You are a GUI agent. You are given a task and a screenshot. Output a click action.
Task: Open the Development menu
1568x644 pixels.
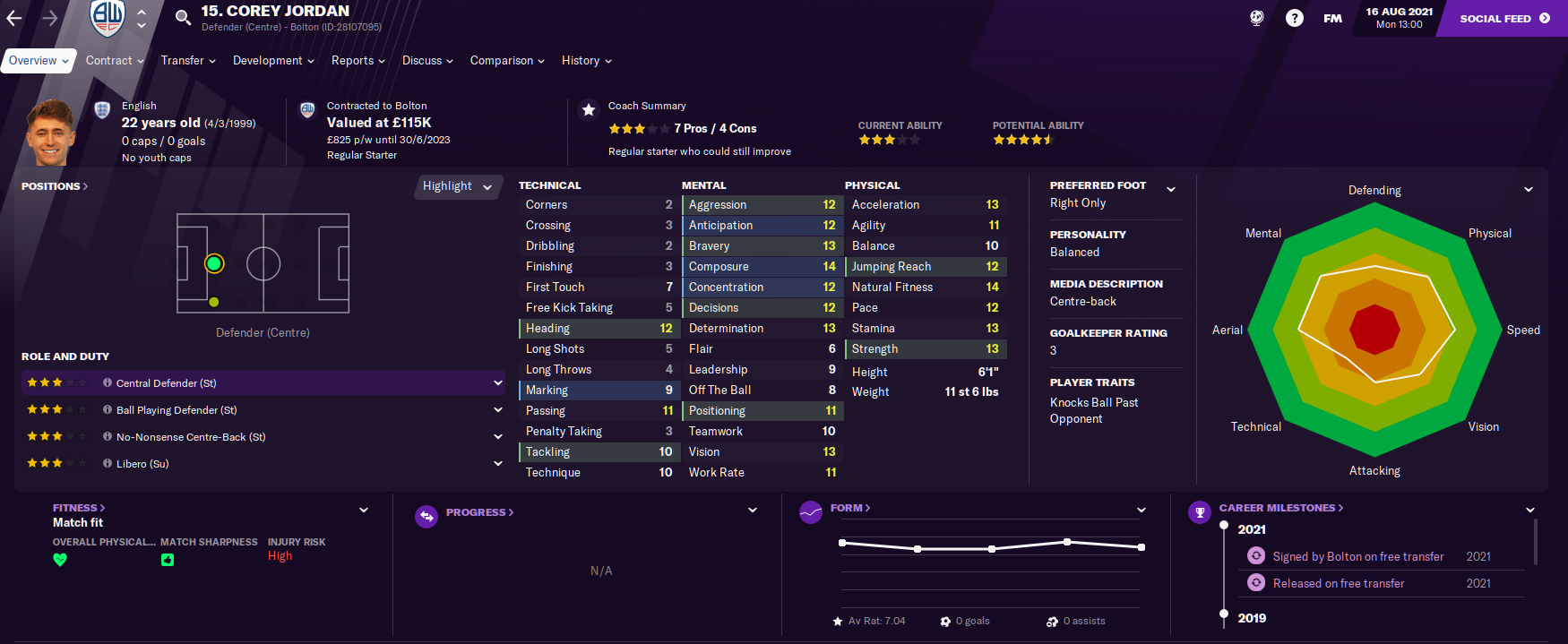pos(273,61)
